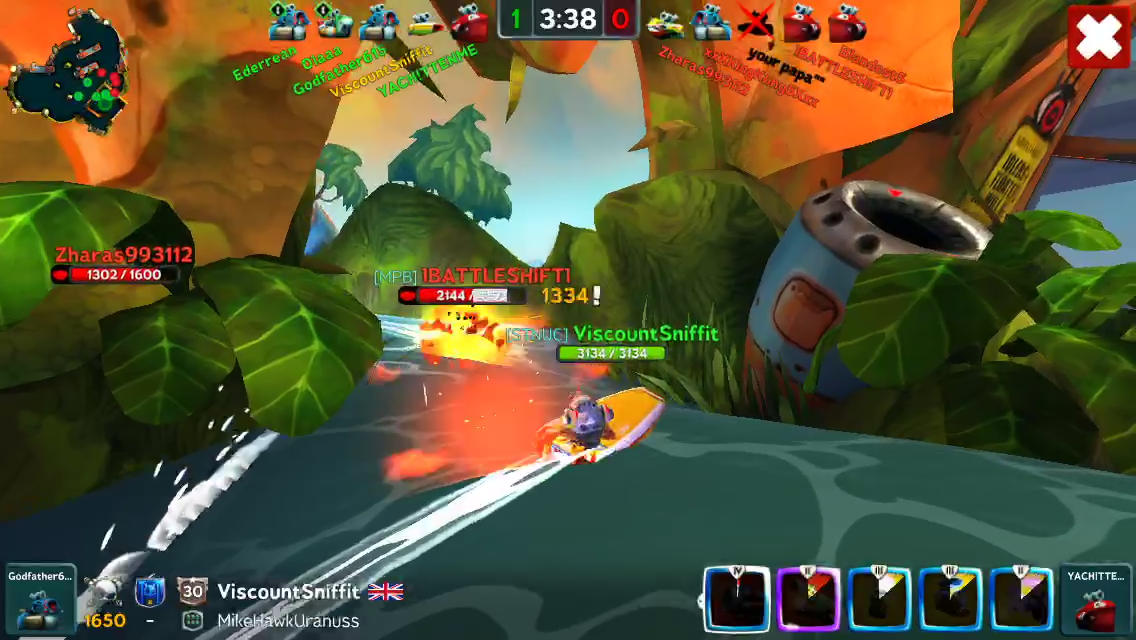Spectate YACHITTENME's red ship icon
The image size is (1136, 640).
coord(468,22)
